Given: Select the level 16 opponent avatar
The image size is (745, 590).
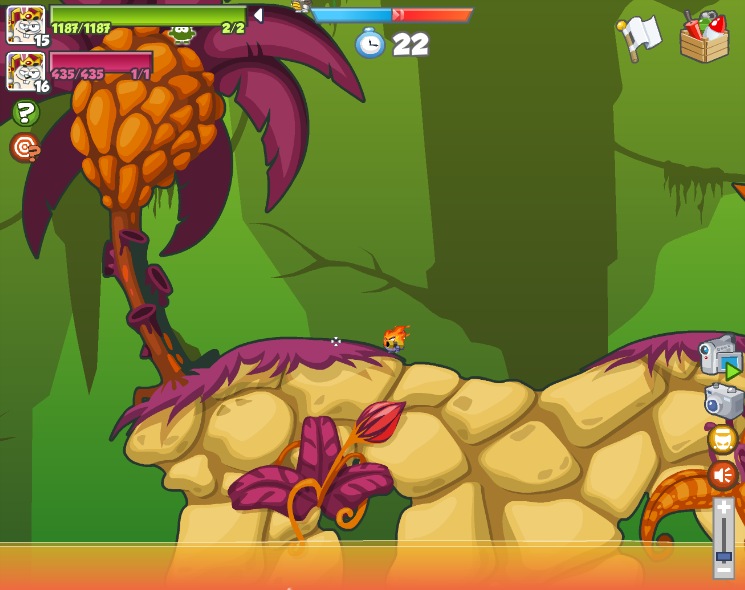Looking at the screenshot, I should [24, 71].
